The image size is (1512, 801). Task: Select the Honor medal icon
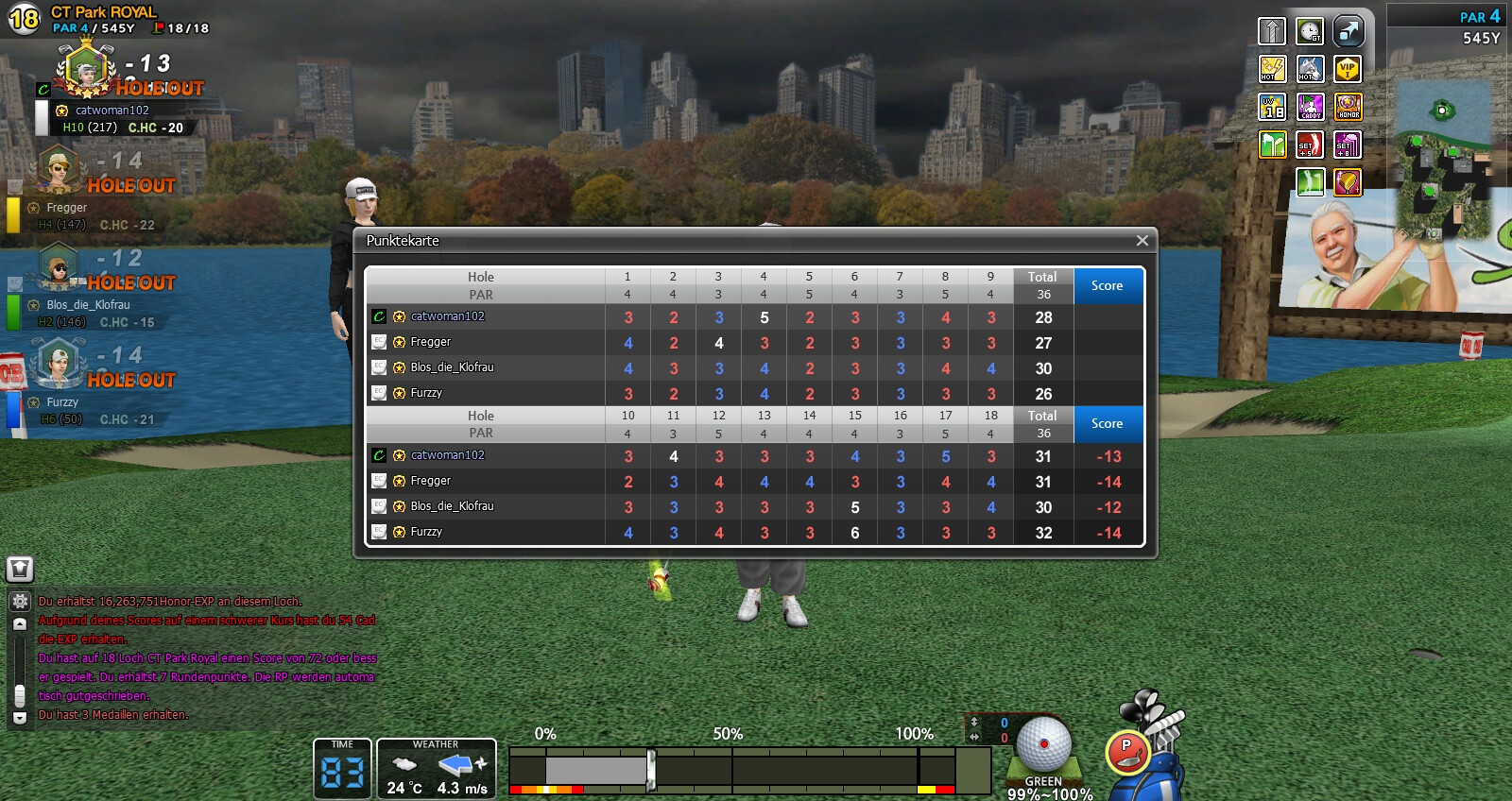tap(1349, 107)
